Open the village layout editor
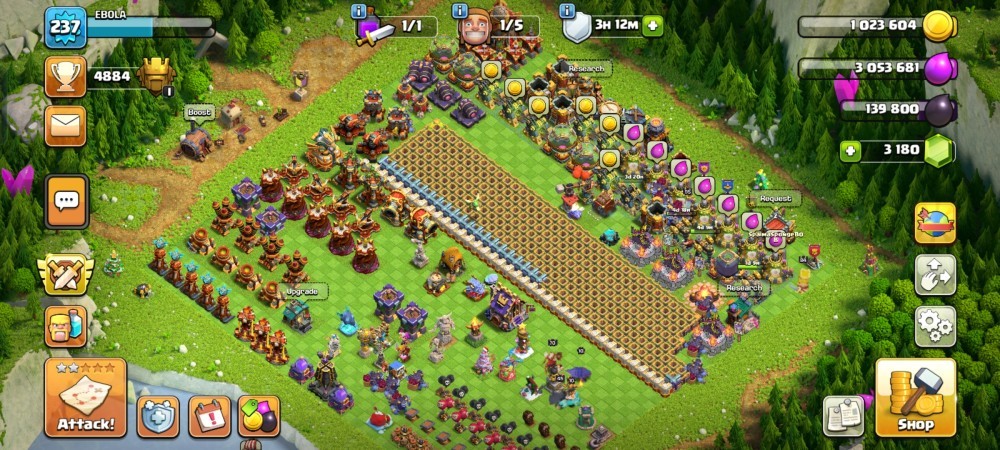 pyautogui.click(x=935, y=275)
